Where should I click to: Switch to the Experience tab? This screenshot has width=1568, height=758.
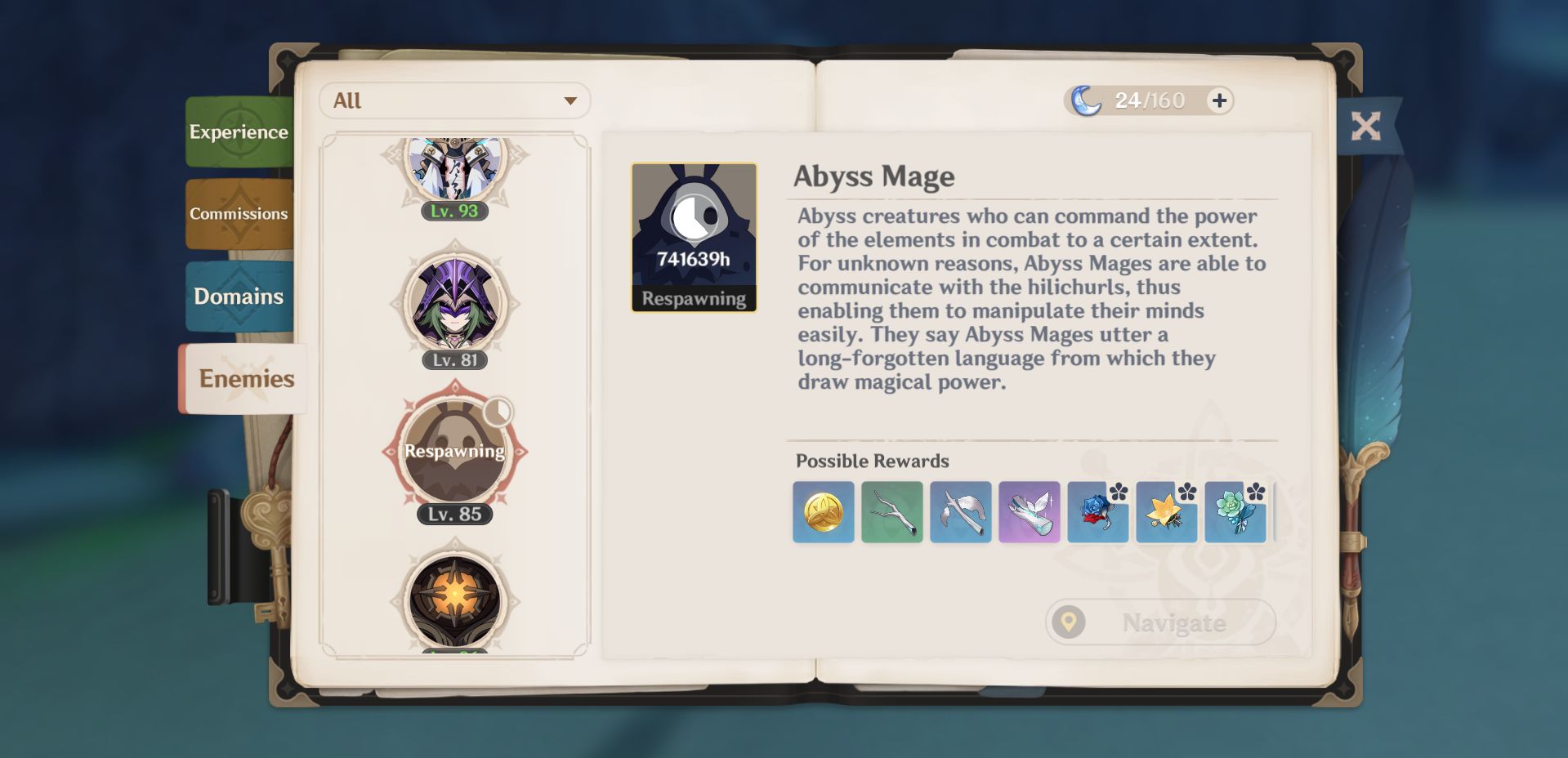click(239, 130)
